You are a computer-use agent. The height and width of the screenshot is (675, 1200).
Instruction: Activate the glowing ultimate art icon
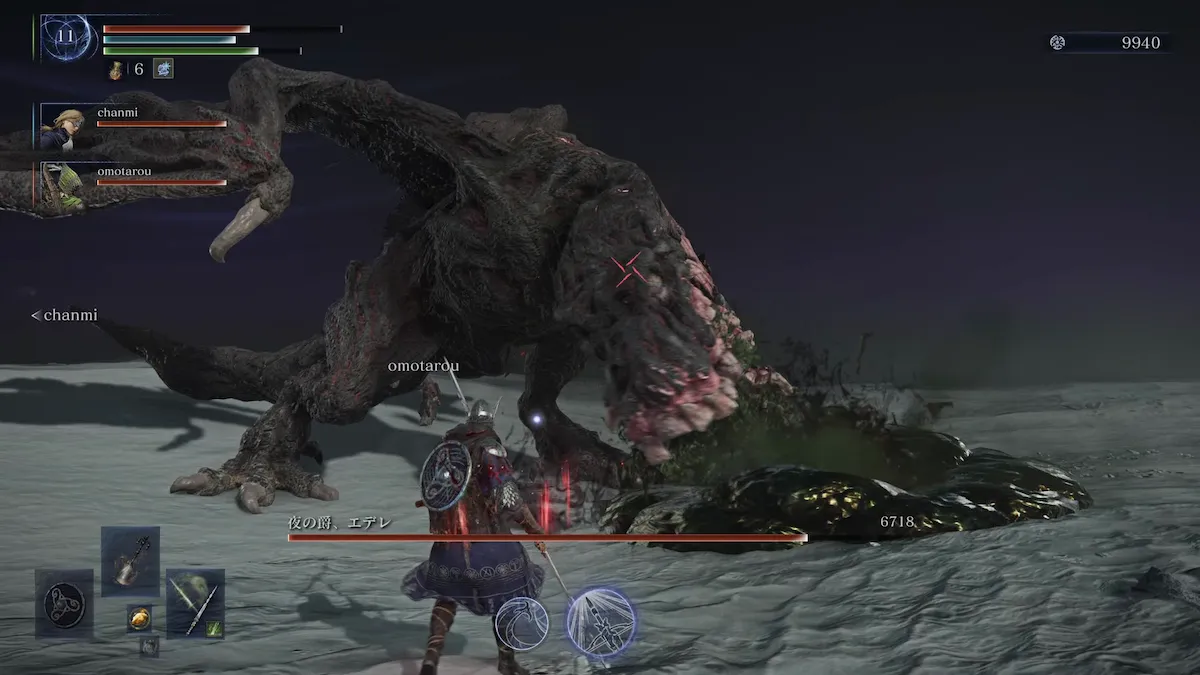pyautogui.click(x=601, y=621)
